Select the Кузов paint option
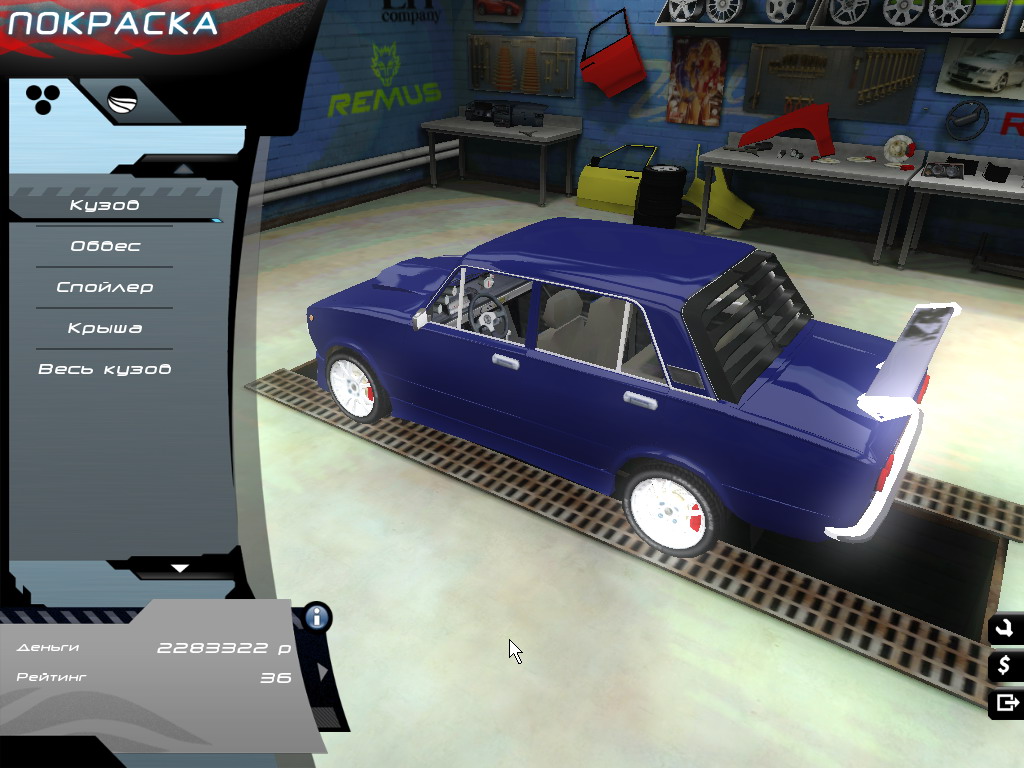1024x768 pixels. point(105,206)
